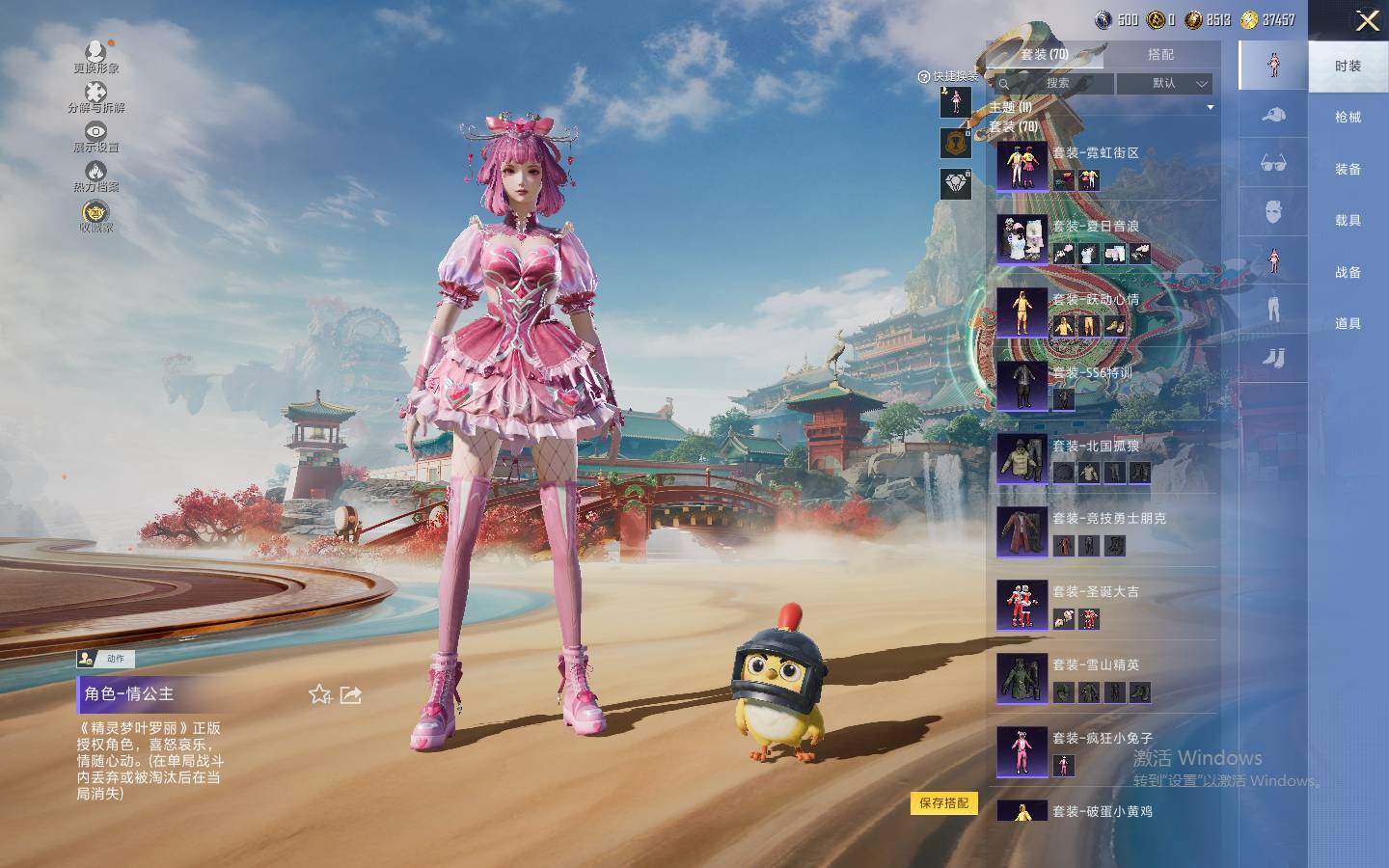This screenshot has width=1389, height=868.
Task: Open the 装备 category
Action: (1348, 170)
